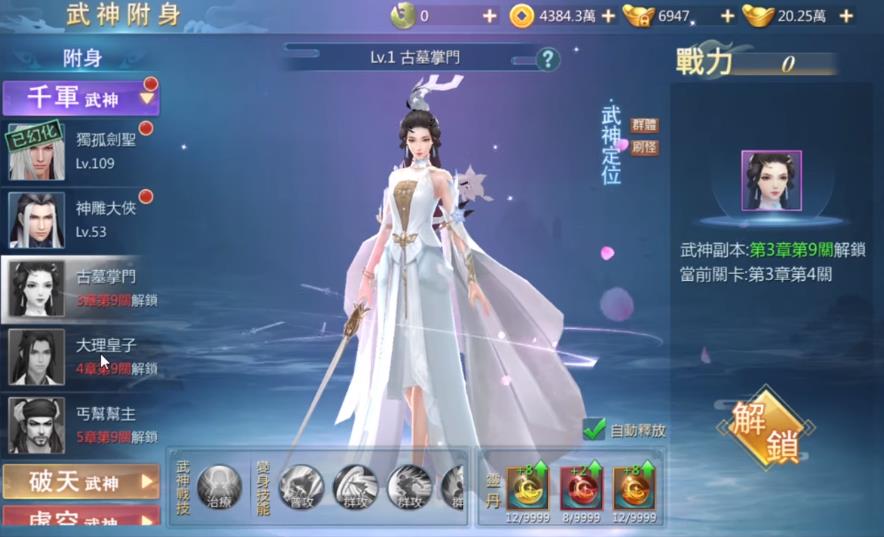The image size is (884, 537).
Task: Add gold coins with the plus button
Action: point(607,16)
